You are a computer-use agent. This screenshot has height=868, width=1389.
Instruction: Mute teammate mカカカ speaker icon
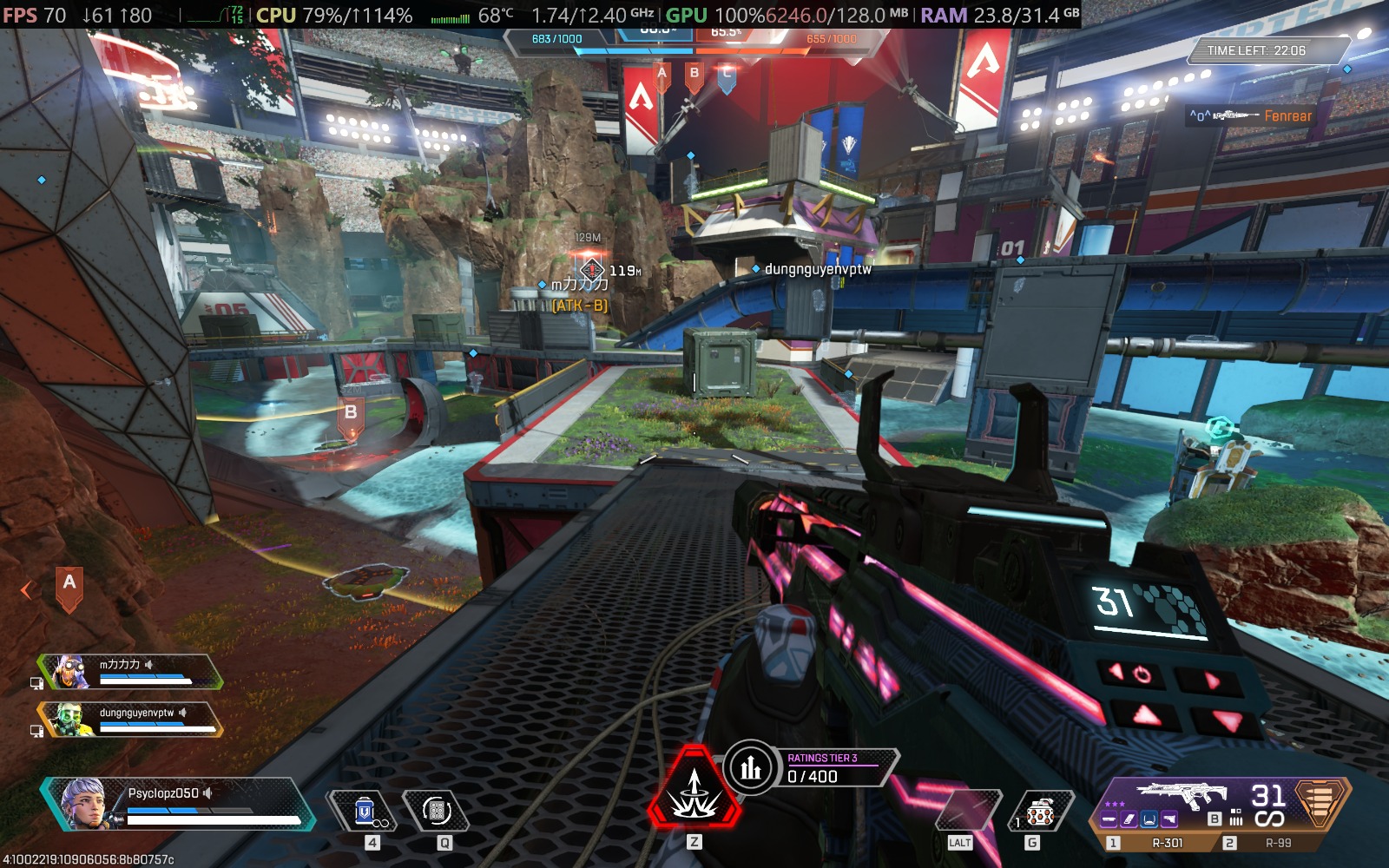coord(148,664)
